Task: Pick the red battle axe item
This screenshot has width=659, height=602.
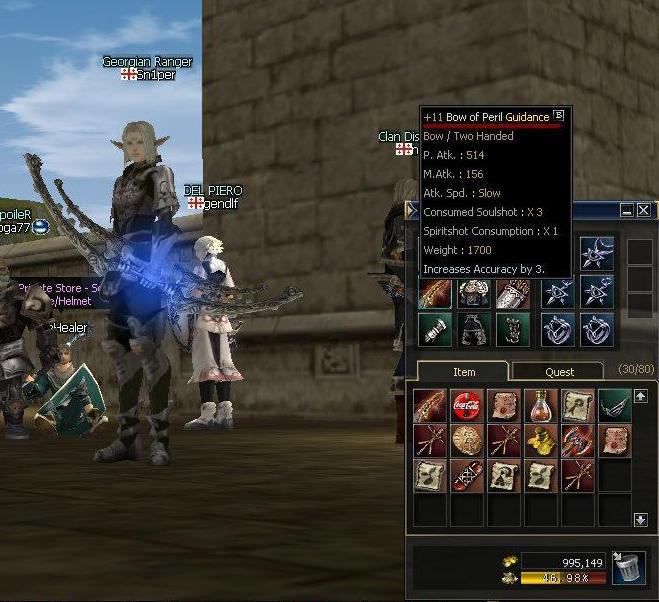Action: tap(577, 440)
